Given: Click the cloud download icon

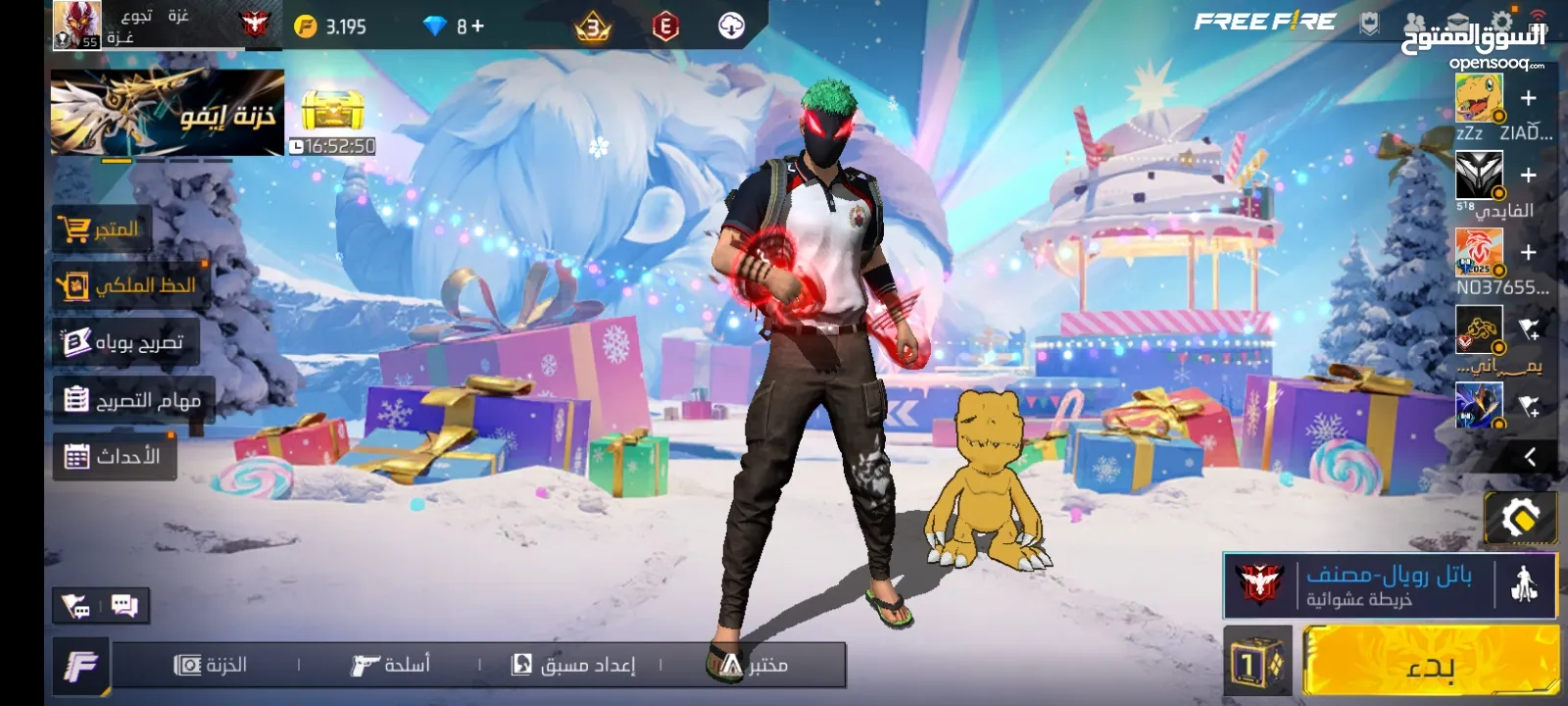Looking at the screenshot, I should (x=731, y=26).
